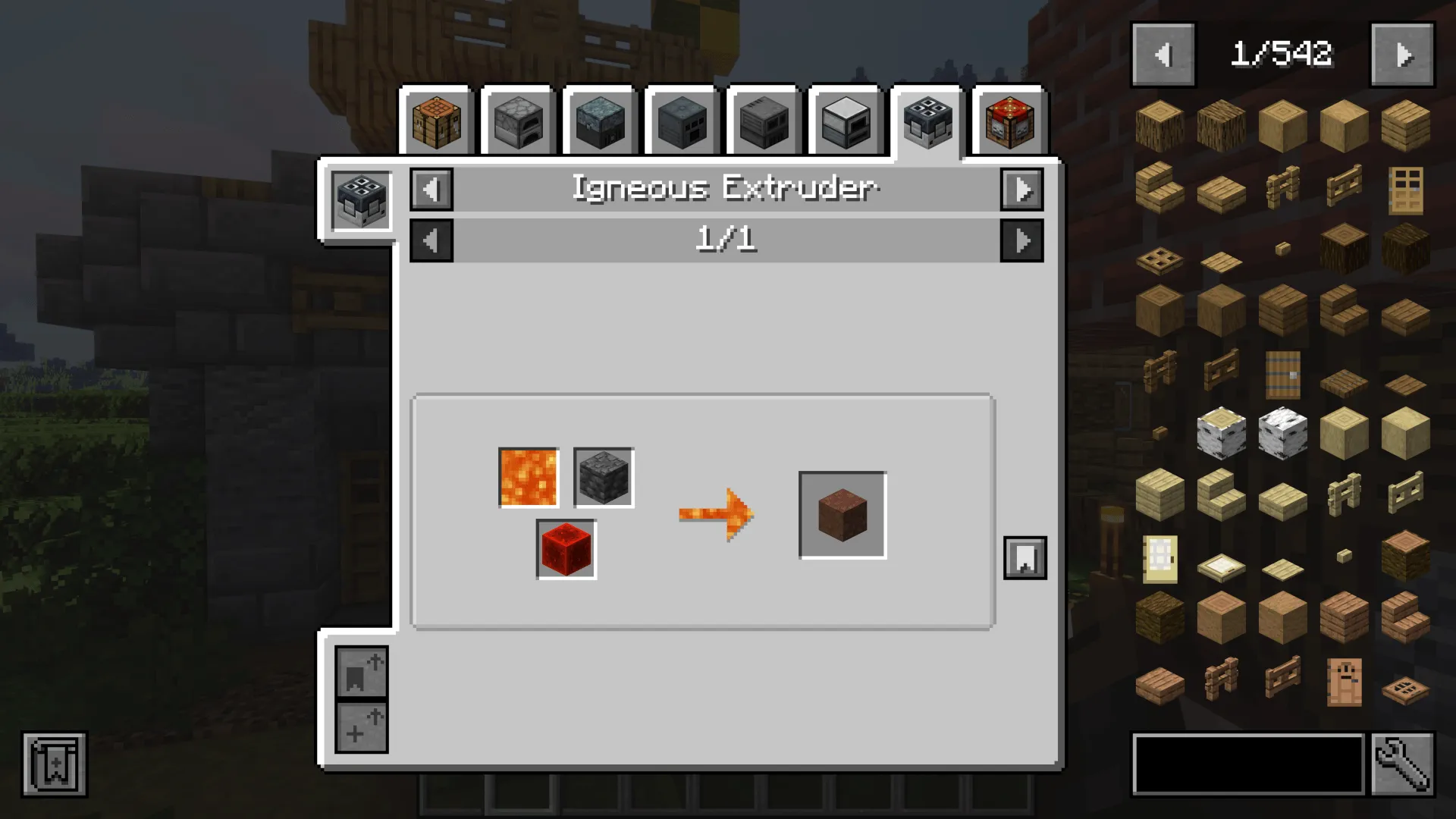Select the red machine recipe tab at far right

[1009, 121]
